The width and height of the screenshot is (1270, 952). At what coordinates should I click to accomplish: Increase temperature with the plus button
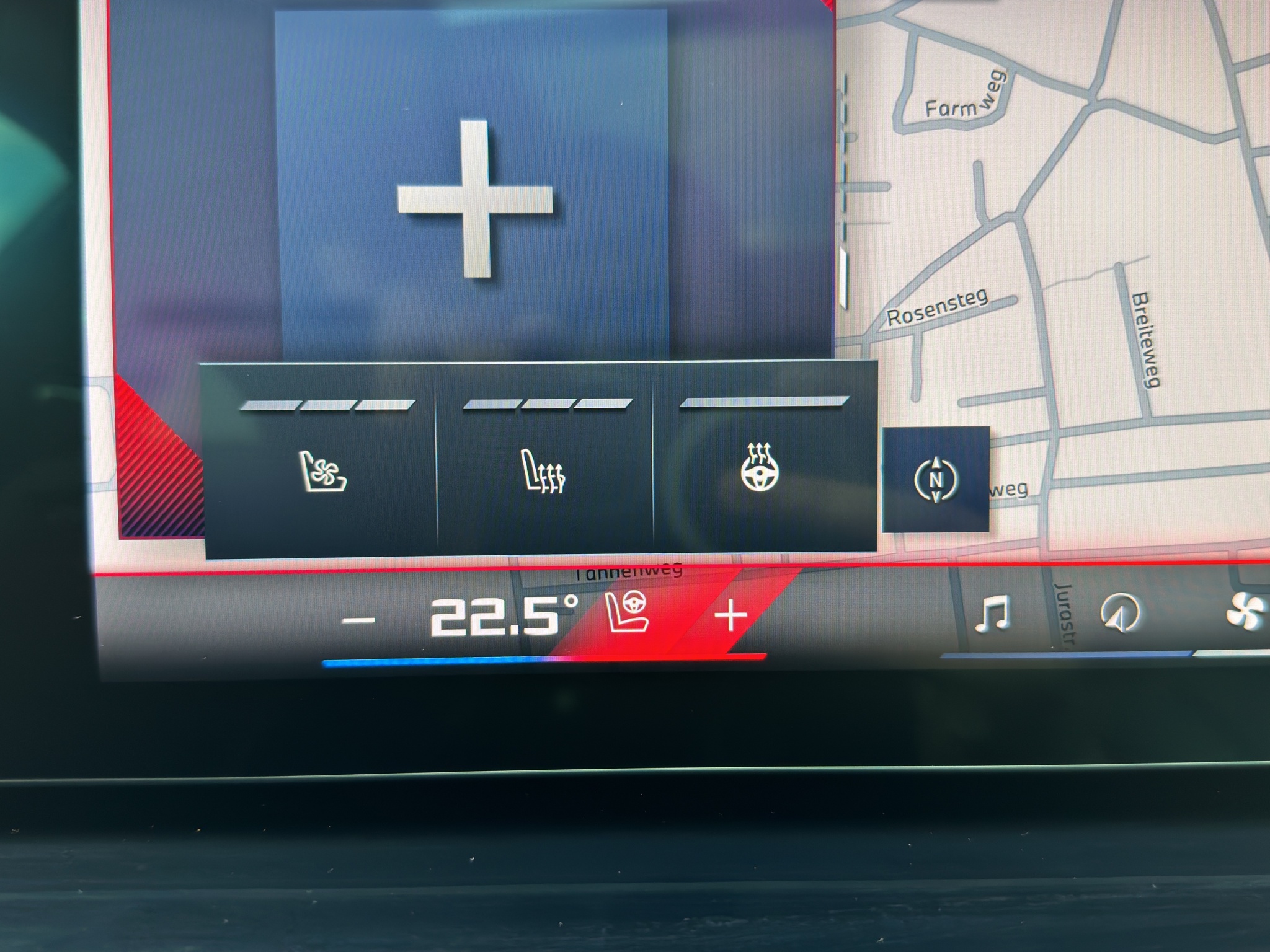pyautogui.click(x=731, y=617)
